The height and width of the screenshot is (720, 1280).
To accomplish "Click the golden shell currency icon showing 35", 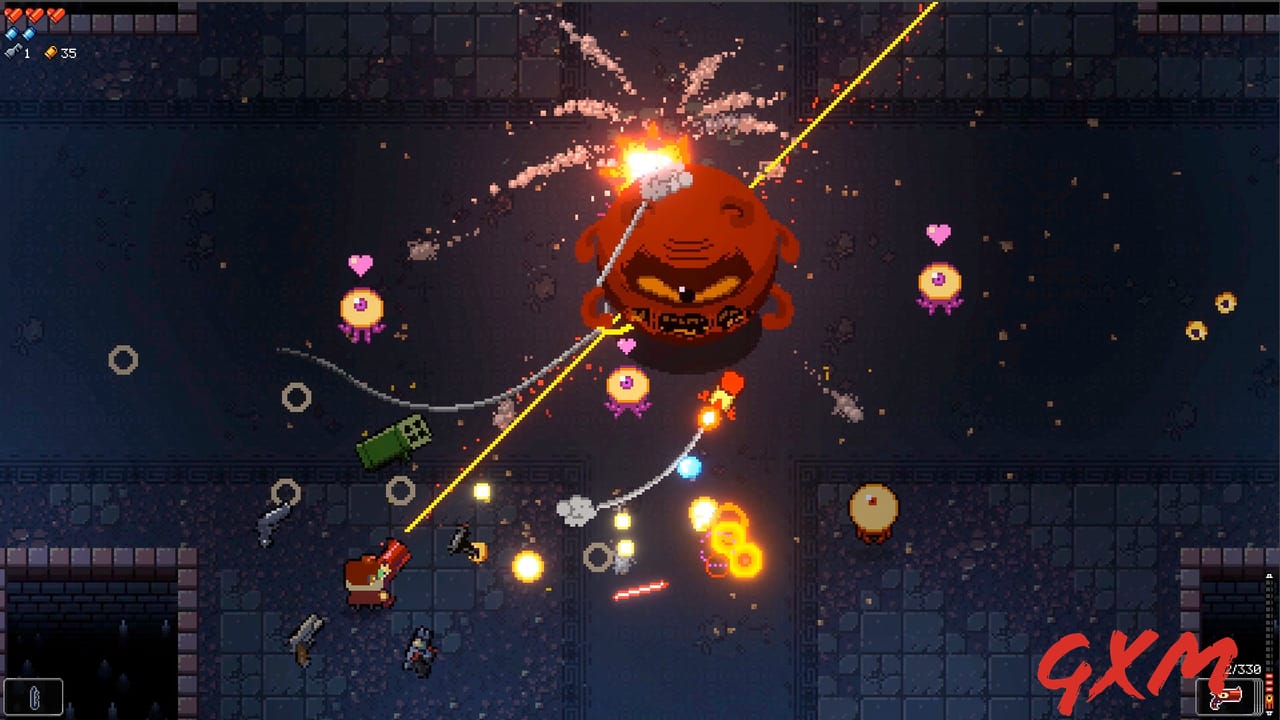I will 52,53.
